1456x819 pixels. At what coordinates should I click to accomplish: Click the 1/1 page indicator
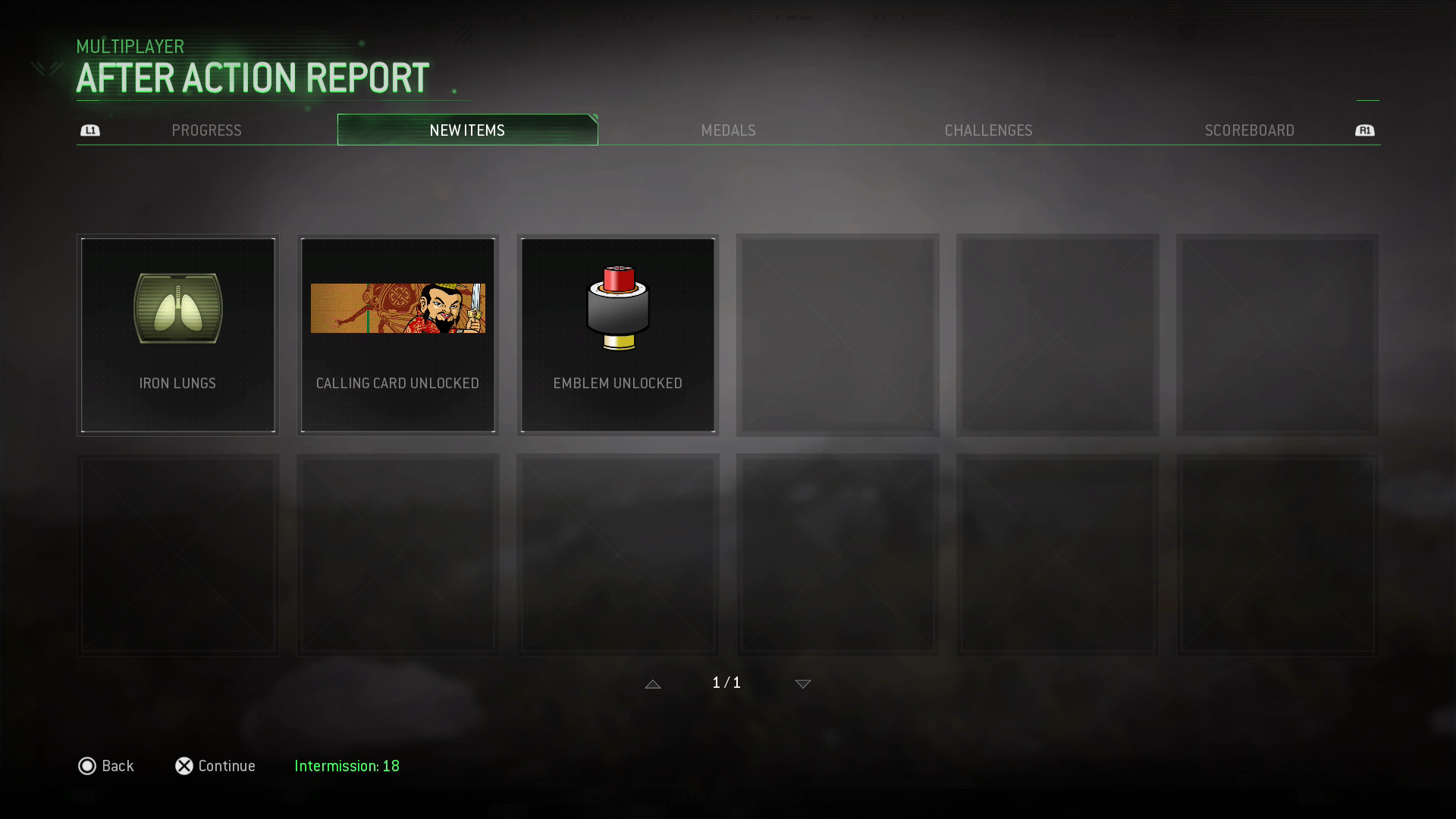point(726,682)
